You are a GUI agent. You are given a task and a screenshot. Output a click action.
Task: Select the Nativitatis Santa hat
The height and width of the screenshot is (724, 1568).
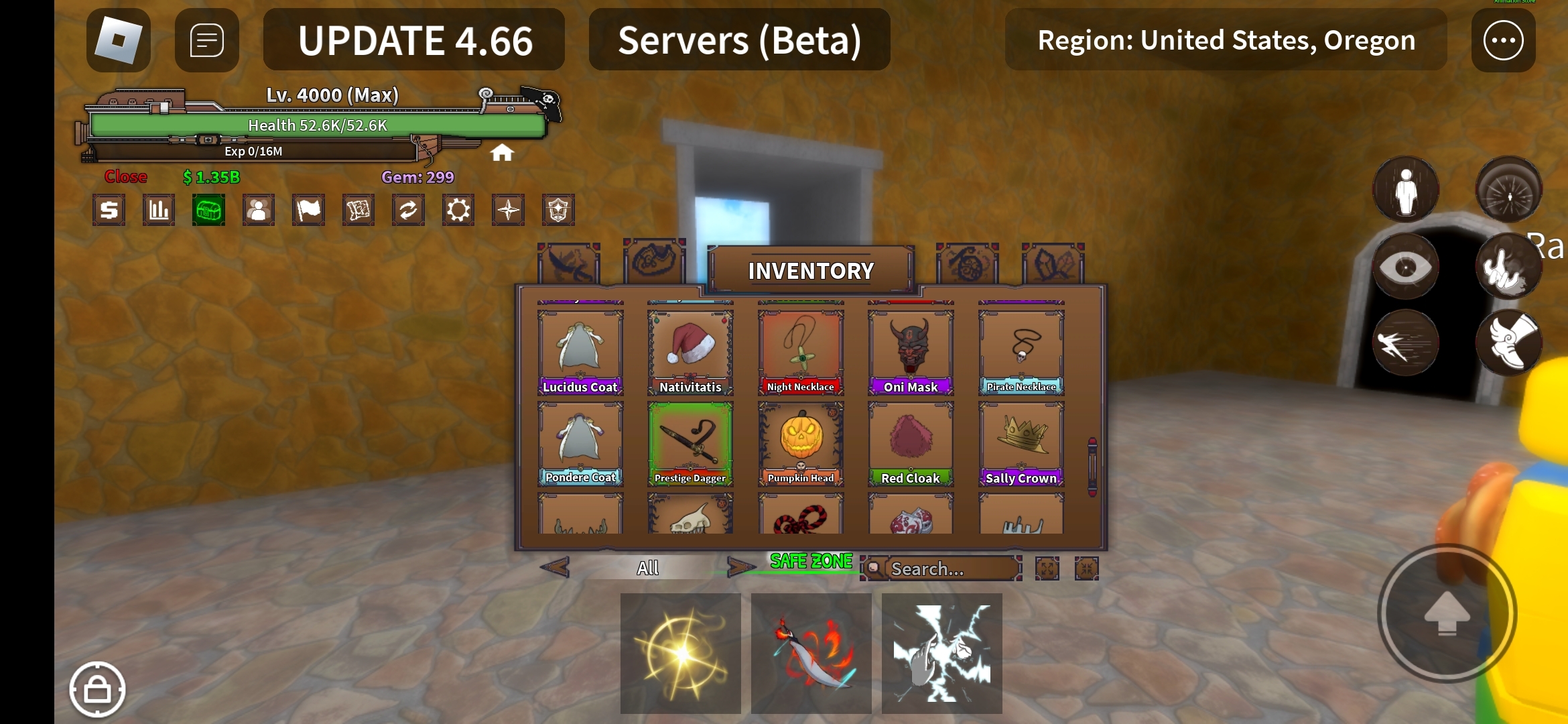[x=690, y=353]
